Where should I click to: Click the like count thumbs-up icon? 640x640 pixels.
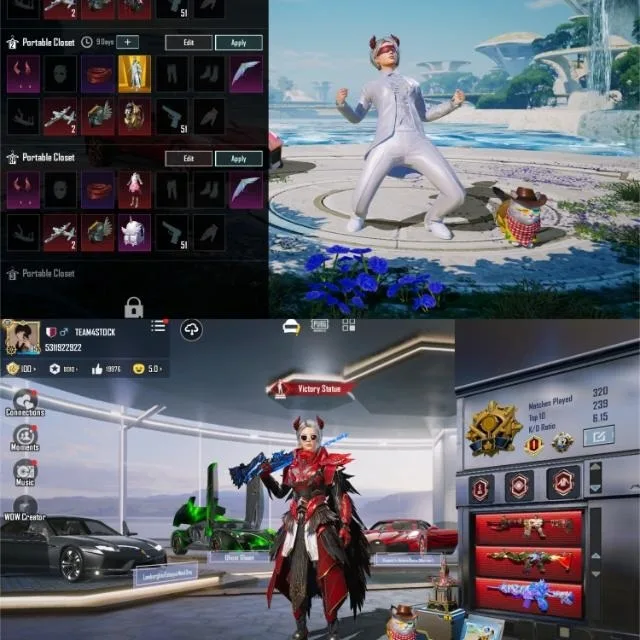pyautogui.click(x=99, y=368)
